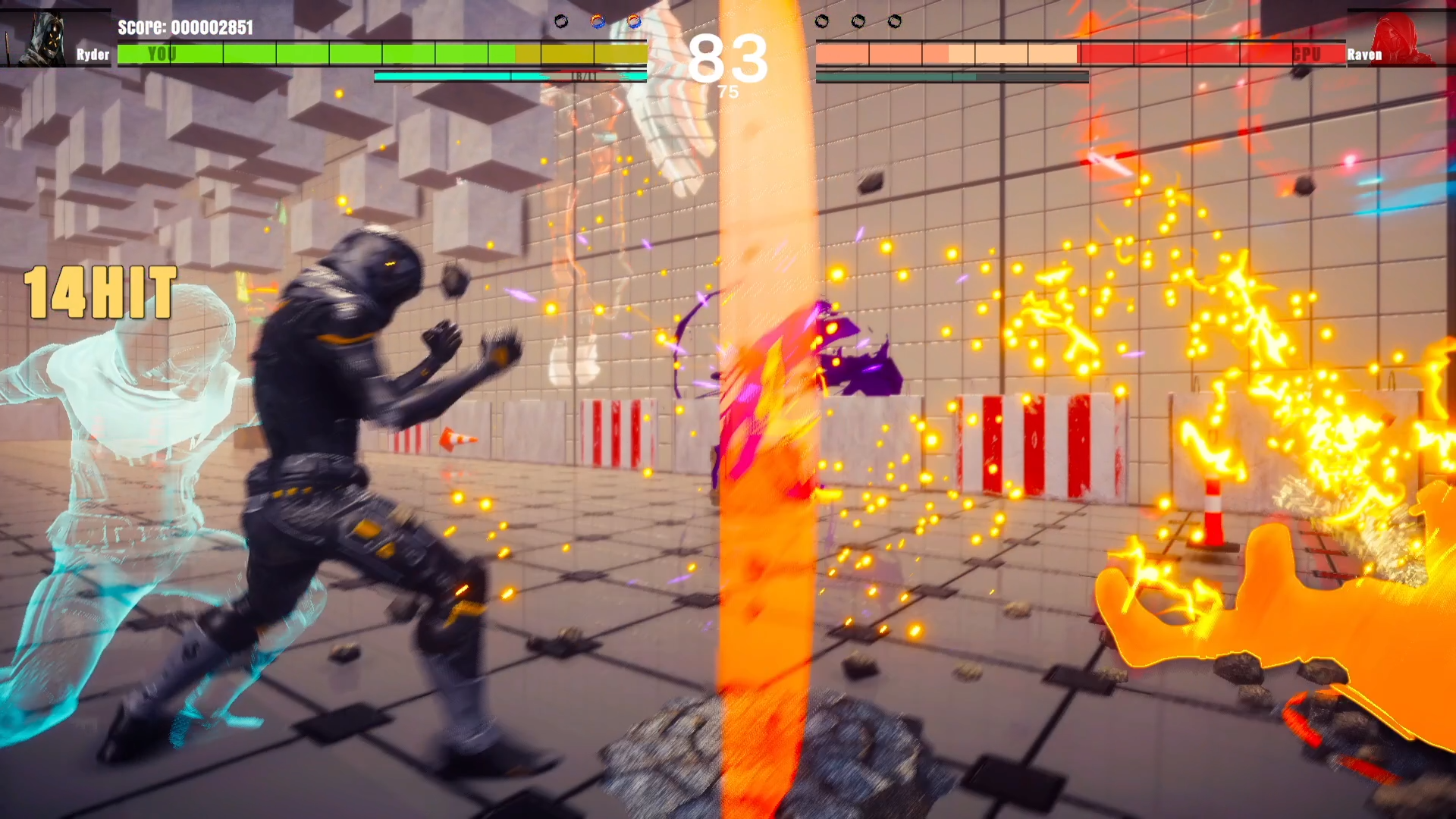The height and width of the screenshot is (819, 1456).
Task: Select the second blue power orb icon
Action: pos(635,22)
